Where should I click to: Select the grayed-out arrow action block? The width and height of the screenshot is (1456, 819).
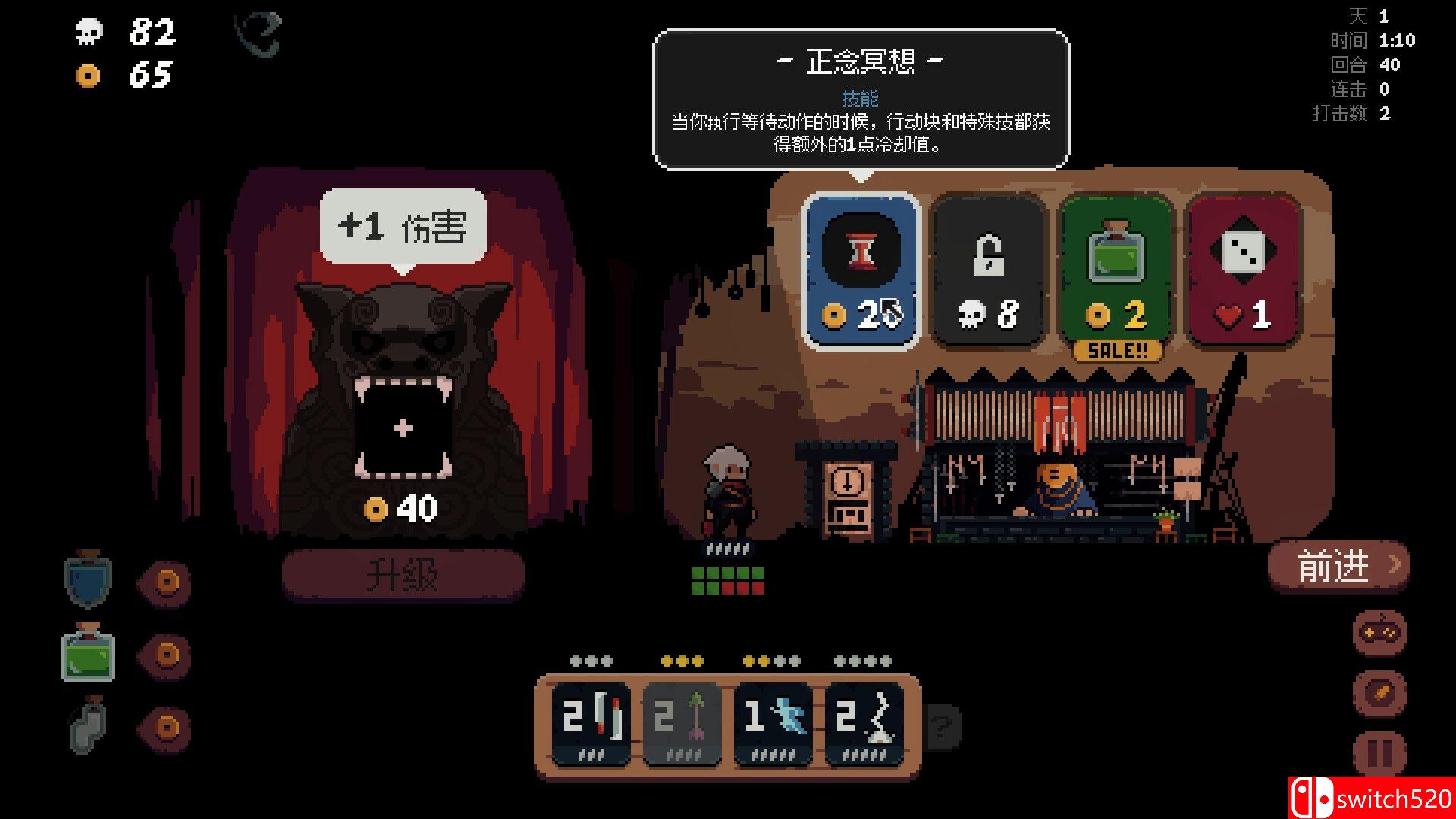coord(681,720)
